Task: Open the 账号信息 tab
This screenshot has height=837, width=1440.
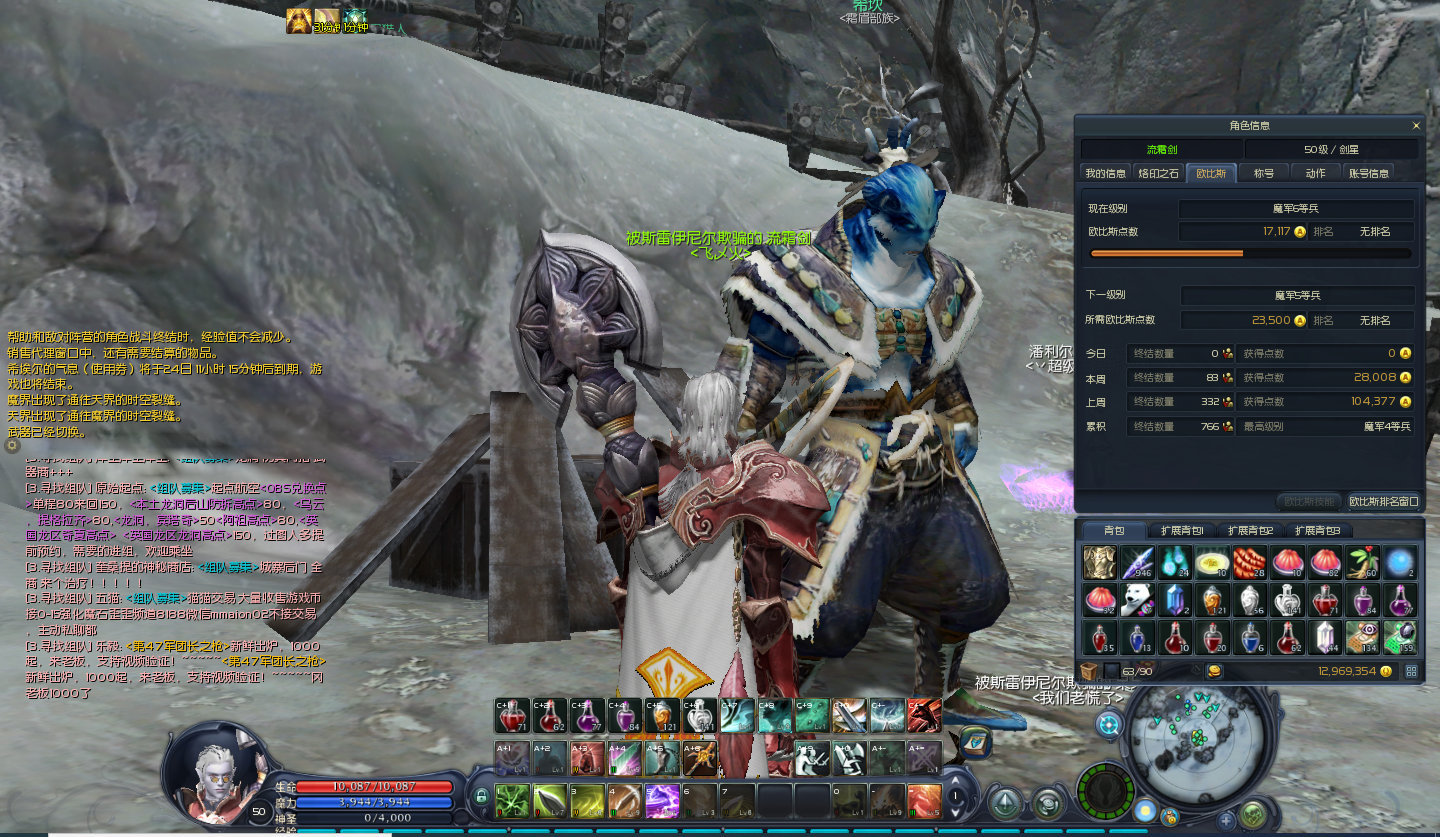Action: (x=1368, y=173)
